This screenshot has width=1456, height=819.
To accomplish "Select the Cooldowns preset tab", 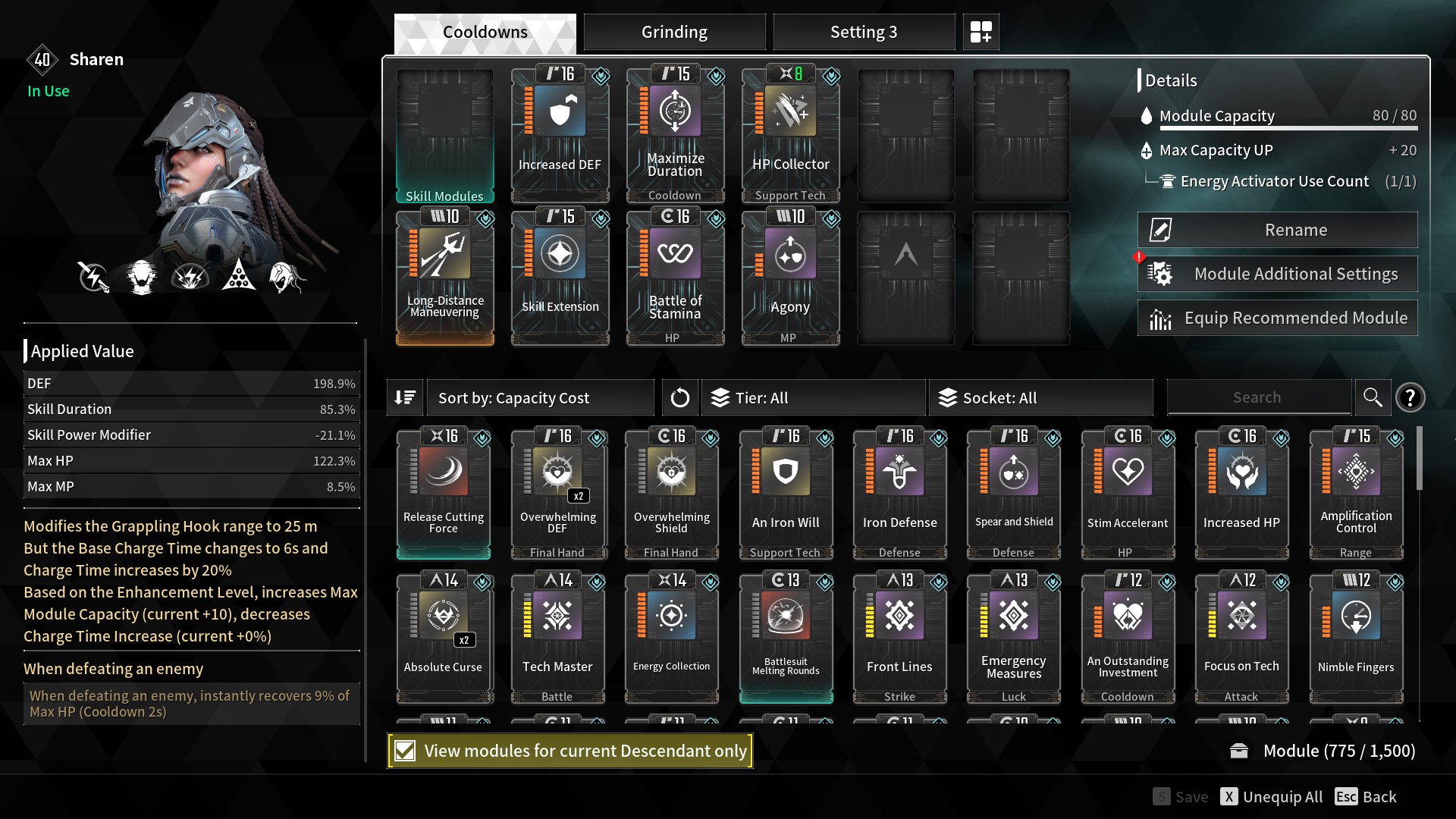I will click(x=485, y=32).
